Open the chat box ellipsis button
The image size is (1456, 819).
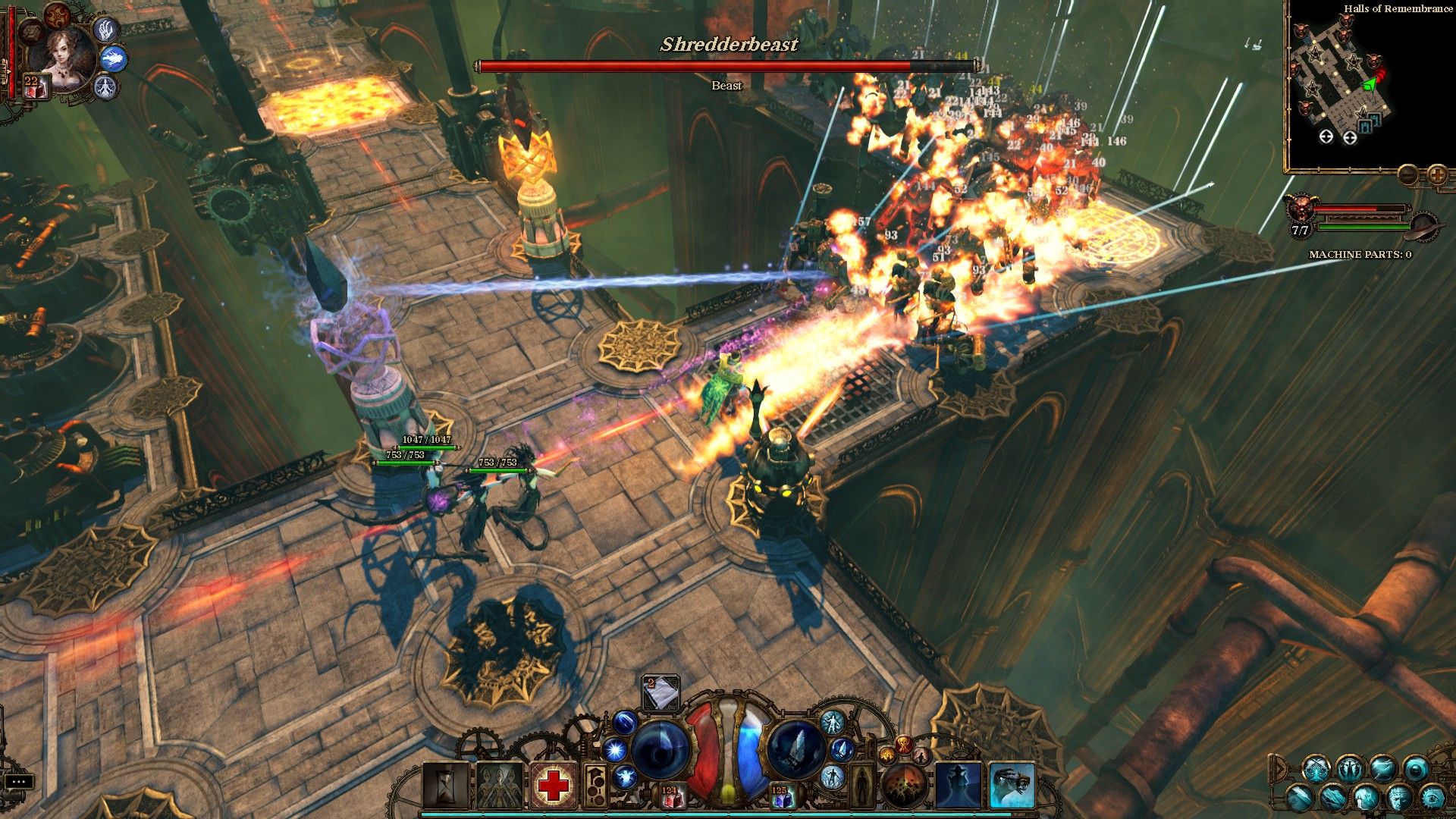tap(18, 781)
